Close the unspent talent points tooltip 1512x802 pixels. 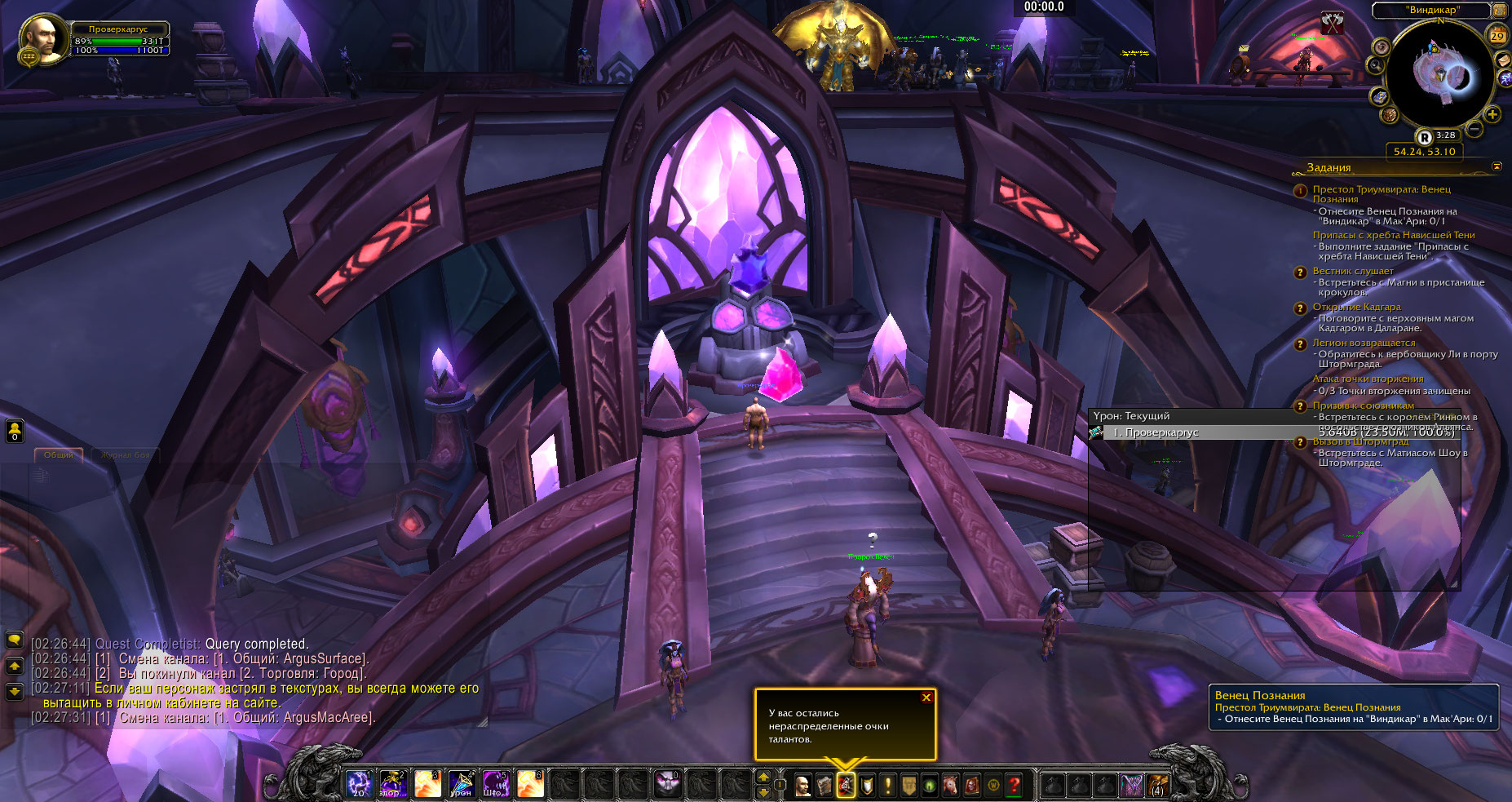[926, 698]
